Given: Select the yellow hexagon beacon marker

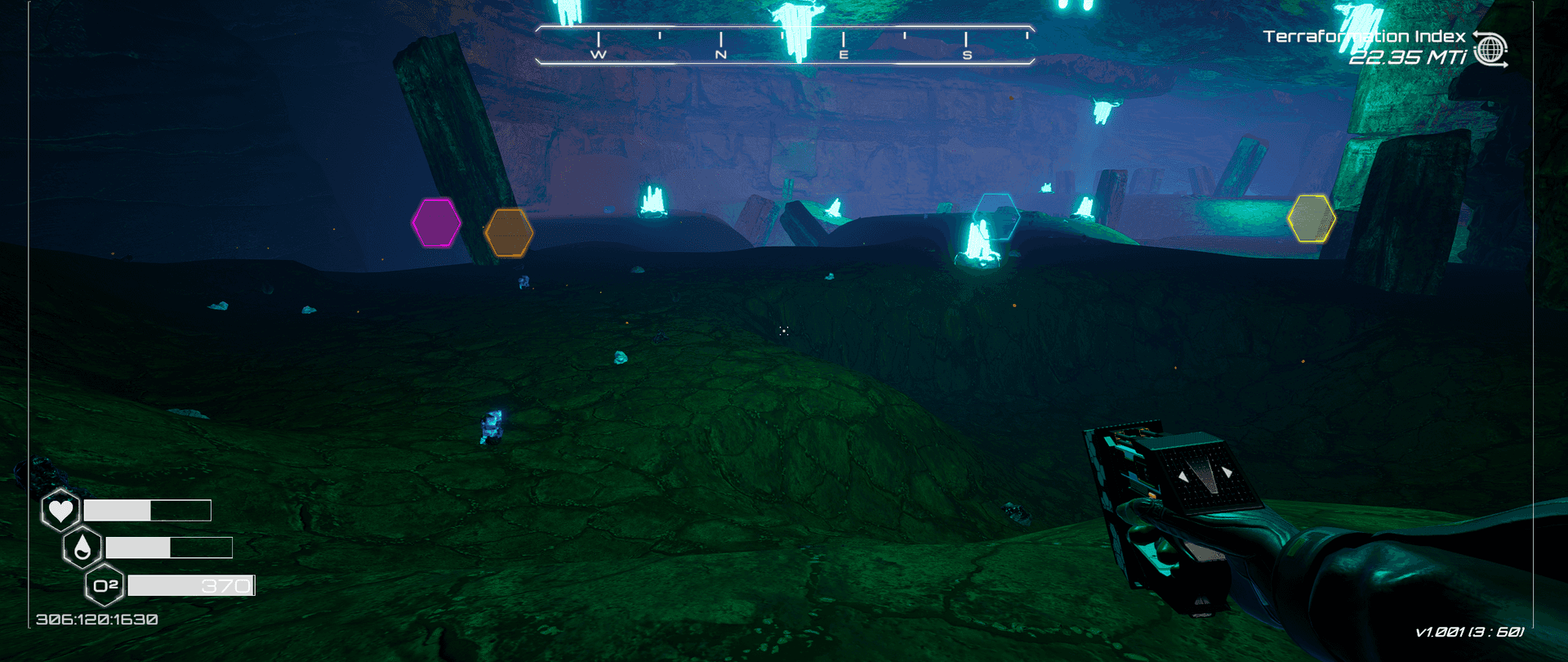Looking at the screenshot, I should (1311, 218).
